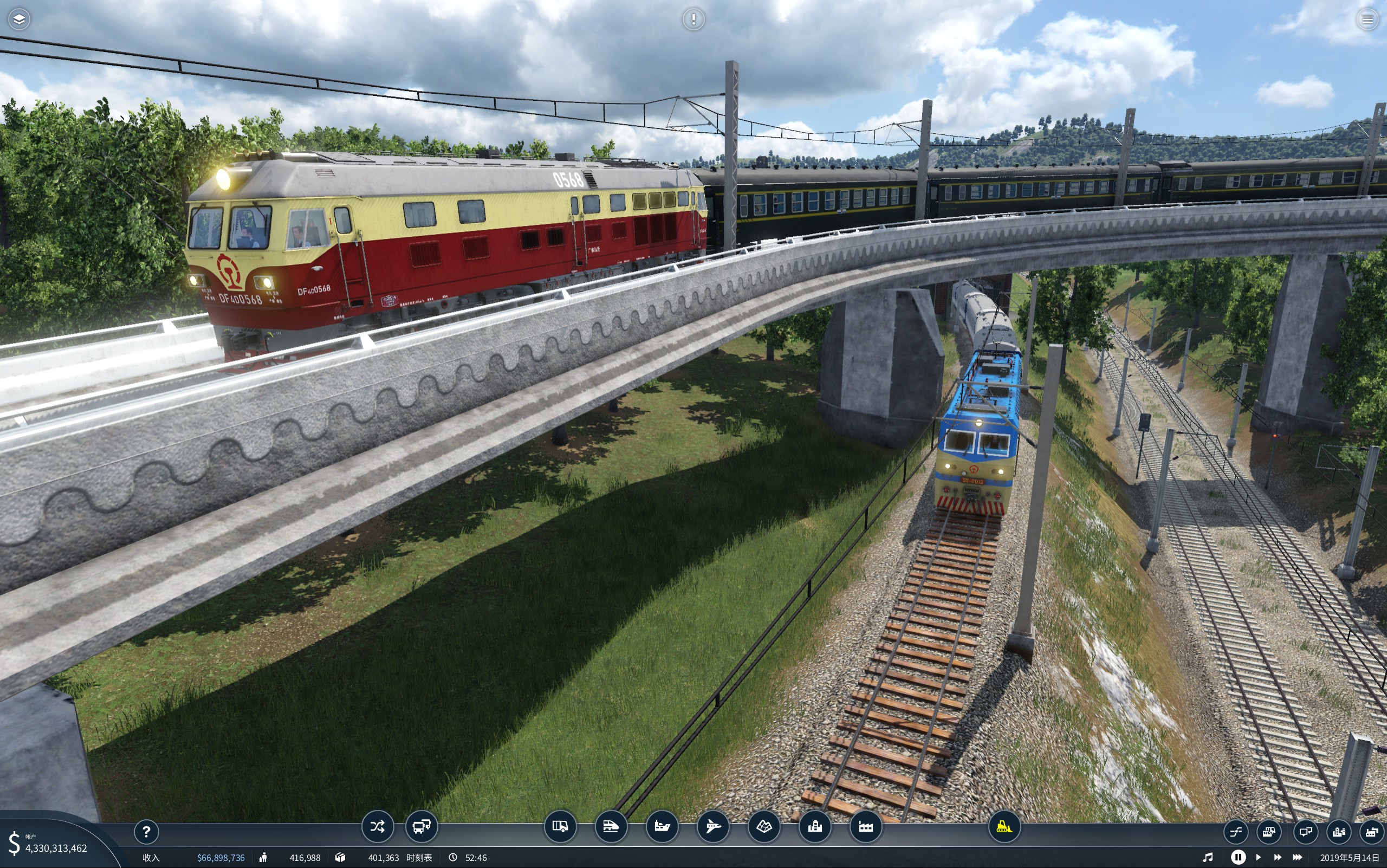Pause the game simulation

[x=1238, y=857]
